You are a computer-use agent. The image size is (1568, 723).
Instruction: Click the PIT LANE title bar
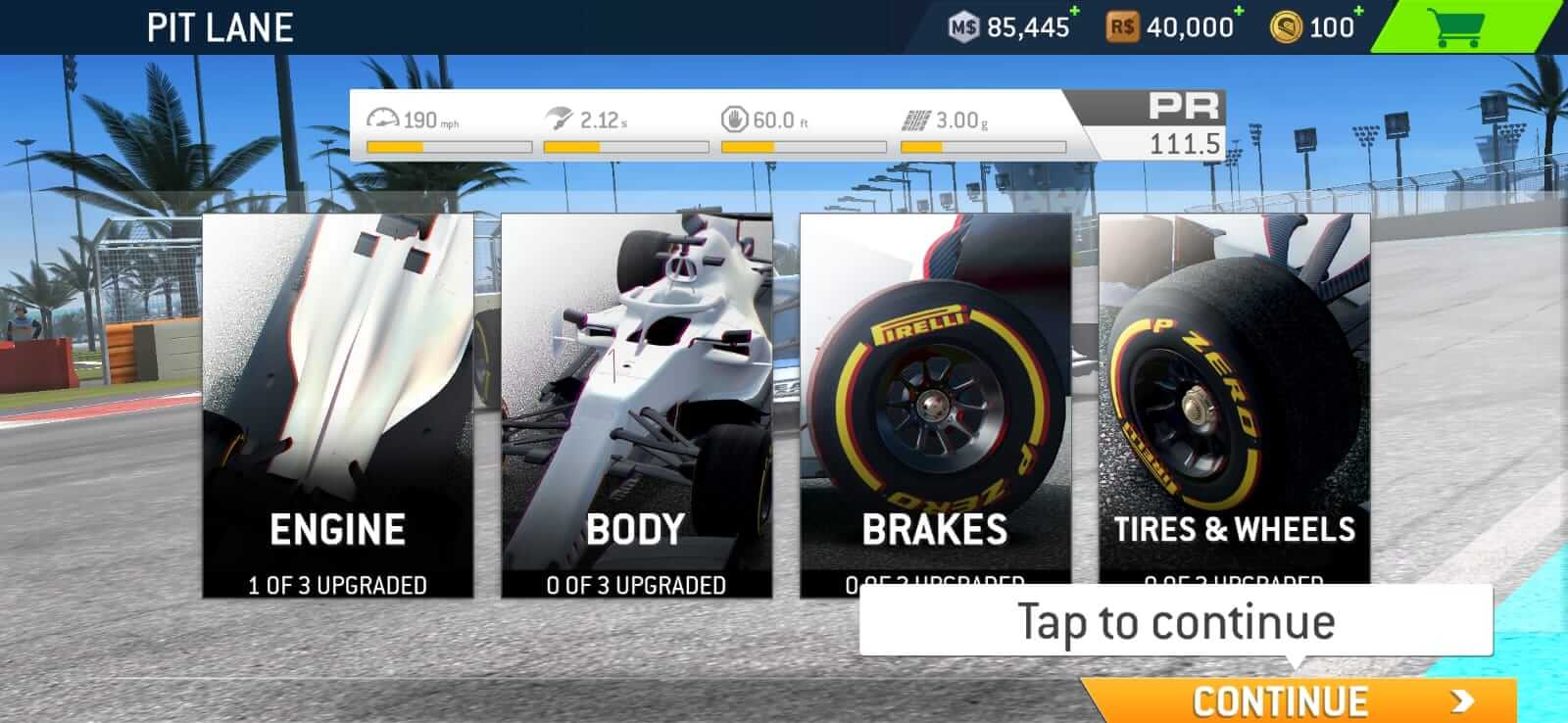[x=220, y=26]
